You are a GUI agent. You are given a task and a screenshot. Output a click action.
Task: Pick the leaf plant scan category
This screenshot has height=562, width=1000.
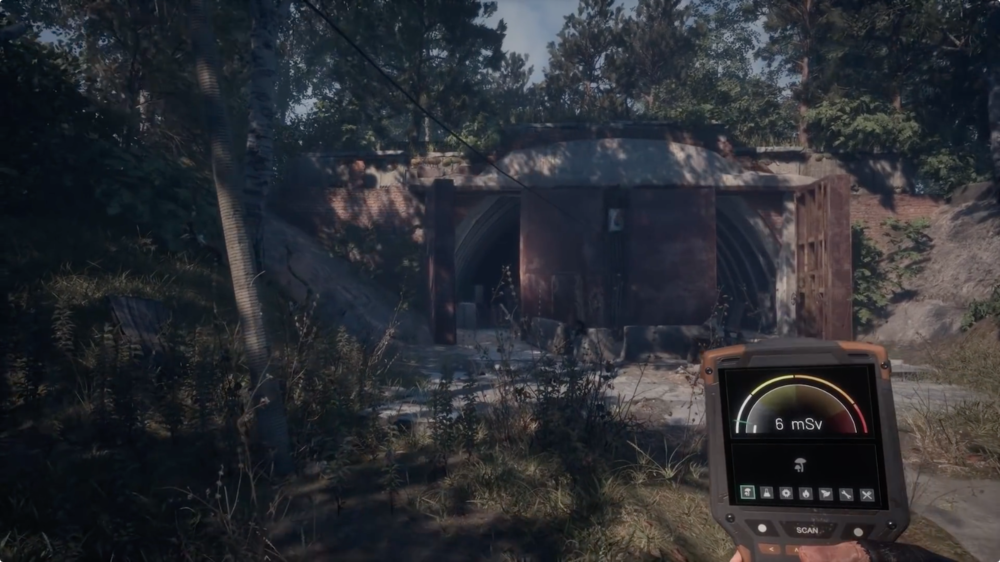pos(826,493)
